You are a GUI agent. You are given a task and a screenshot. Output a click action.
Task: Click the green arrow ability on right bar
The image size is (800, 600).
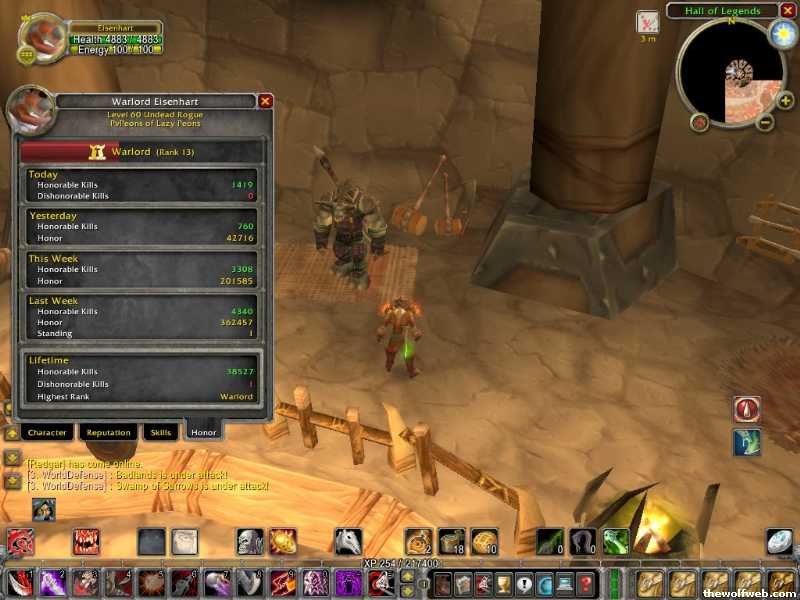(x=746, y=441)
